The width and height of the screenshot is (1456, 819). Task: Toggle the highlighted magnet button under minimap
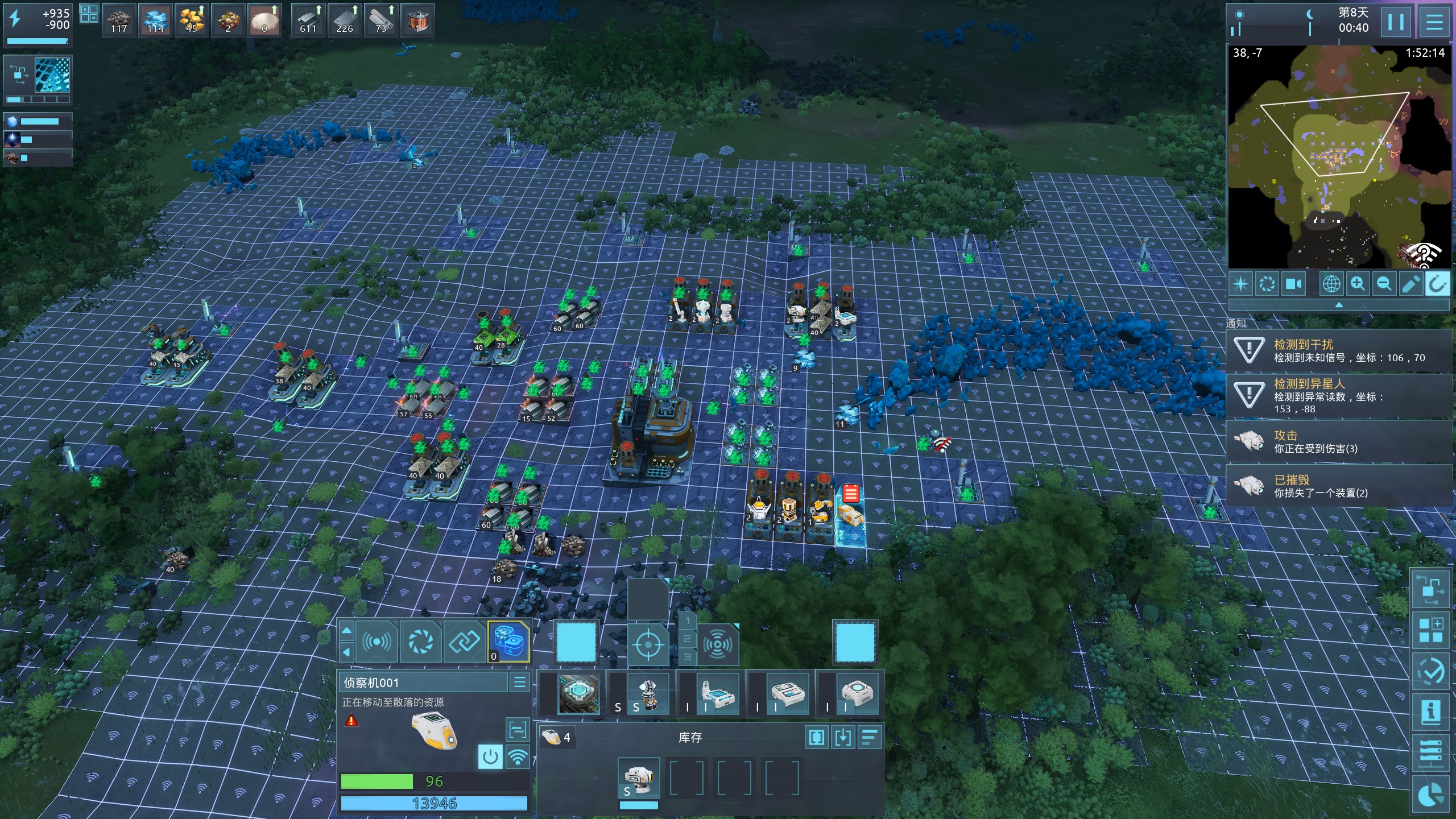pyautogui.click(x=1437, y=284)
